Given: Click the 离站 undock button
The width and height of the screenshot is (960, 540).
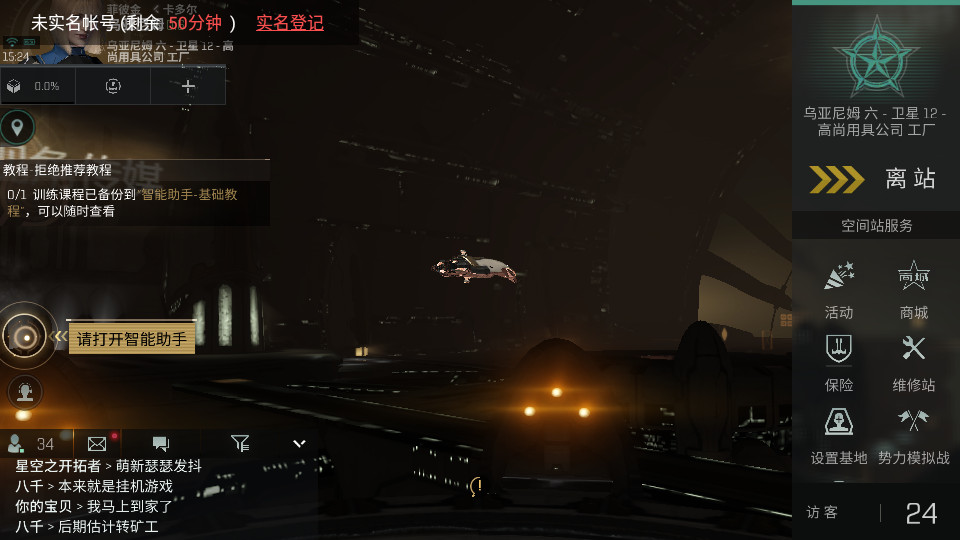Looking at the screenshot, I should (x=875, y=179).
